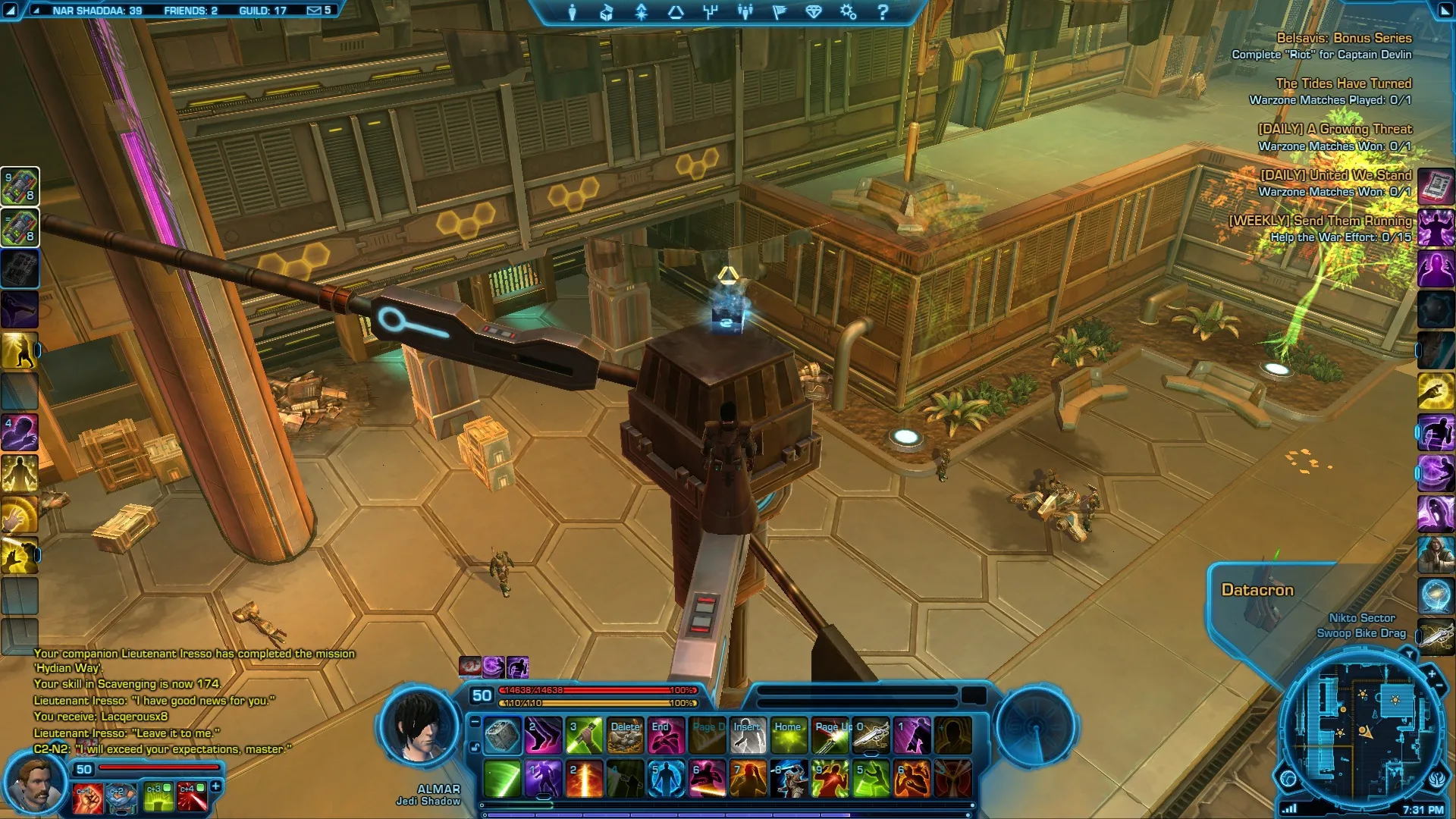Open the world map globe button
The height and width of the screenshot is (819, 1456).
[1288, 778]
